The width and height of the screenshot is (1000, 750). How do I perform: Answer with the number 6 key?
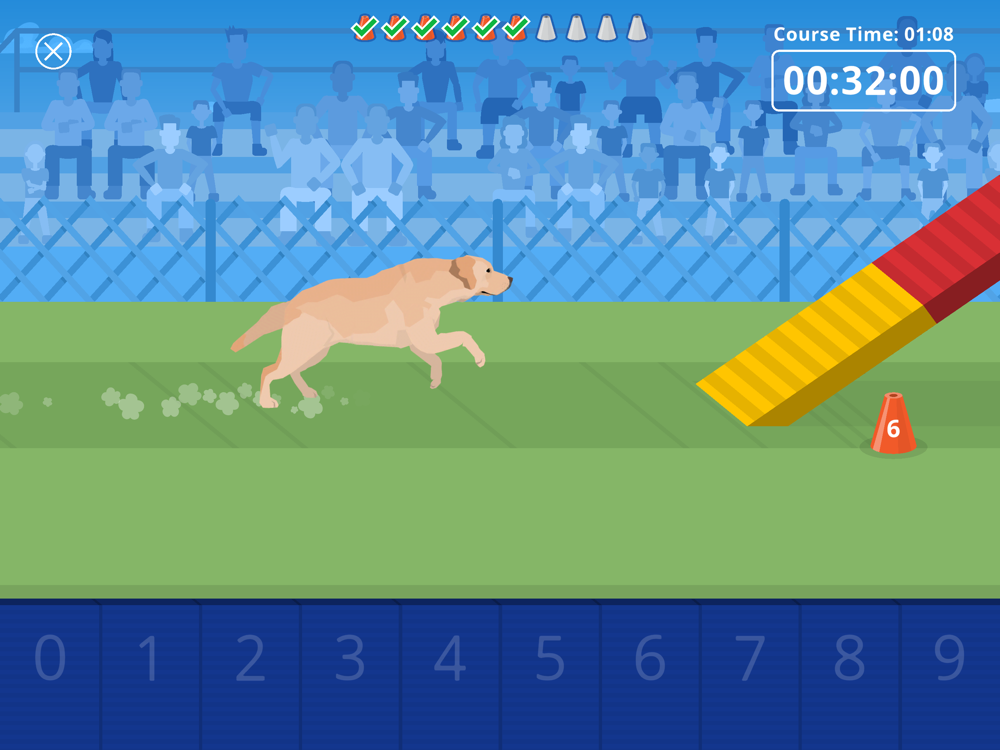click(650, 660)
